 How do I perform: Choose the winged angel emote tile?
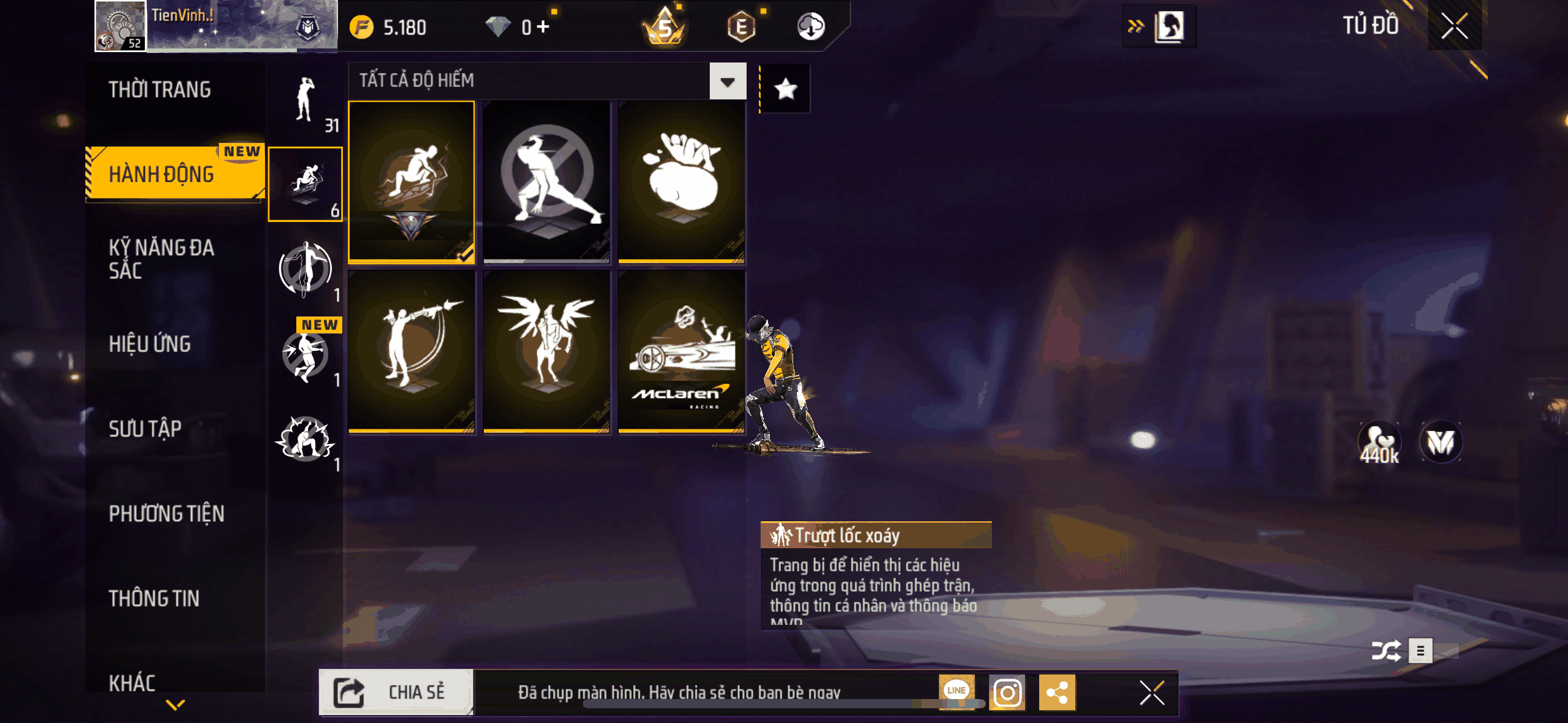click(x=546, y=352)
